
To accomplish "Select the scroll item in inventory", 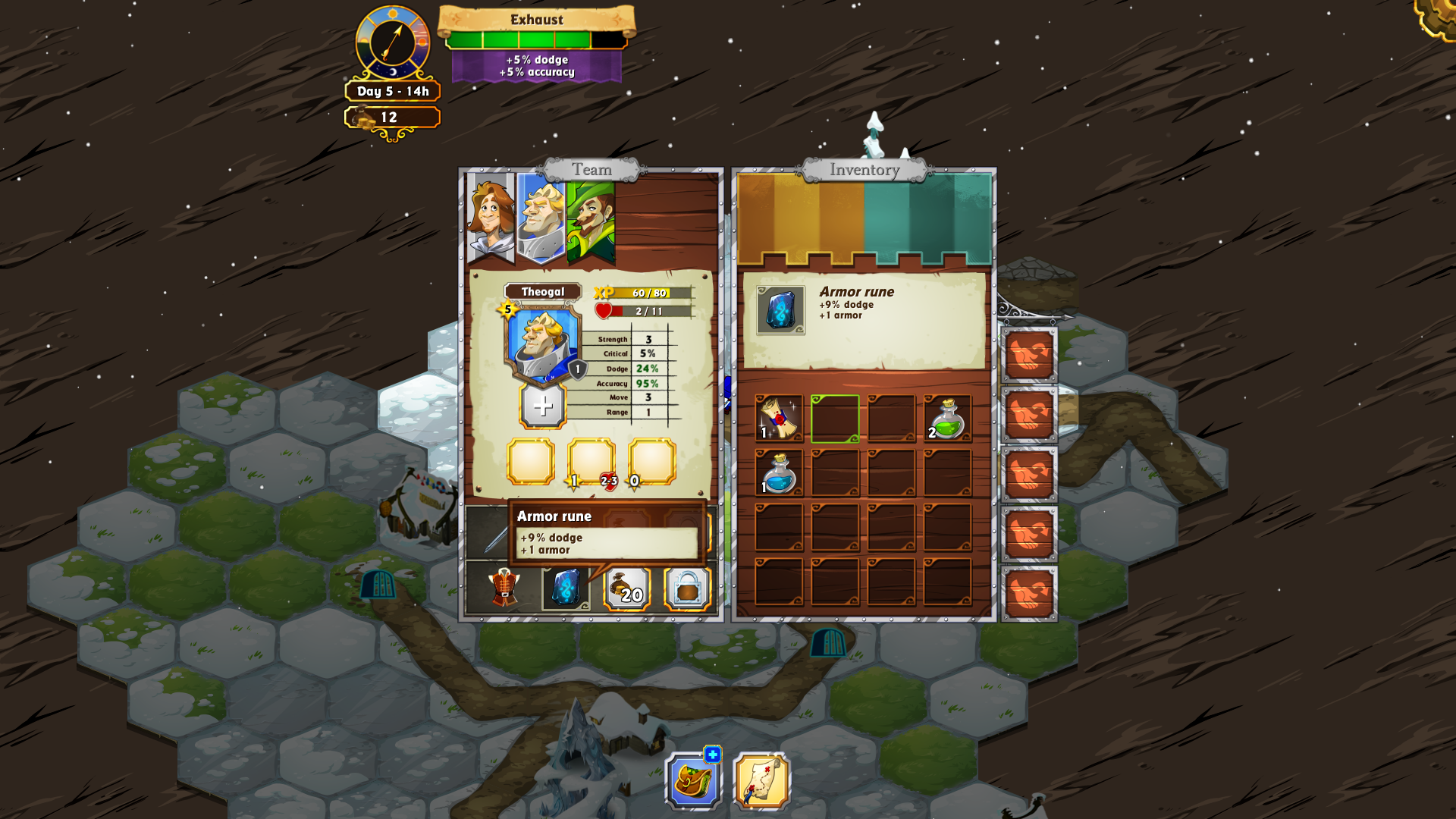I will tap(779, 418).
